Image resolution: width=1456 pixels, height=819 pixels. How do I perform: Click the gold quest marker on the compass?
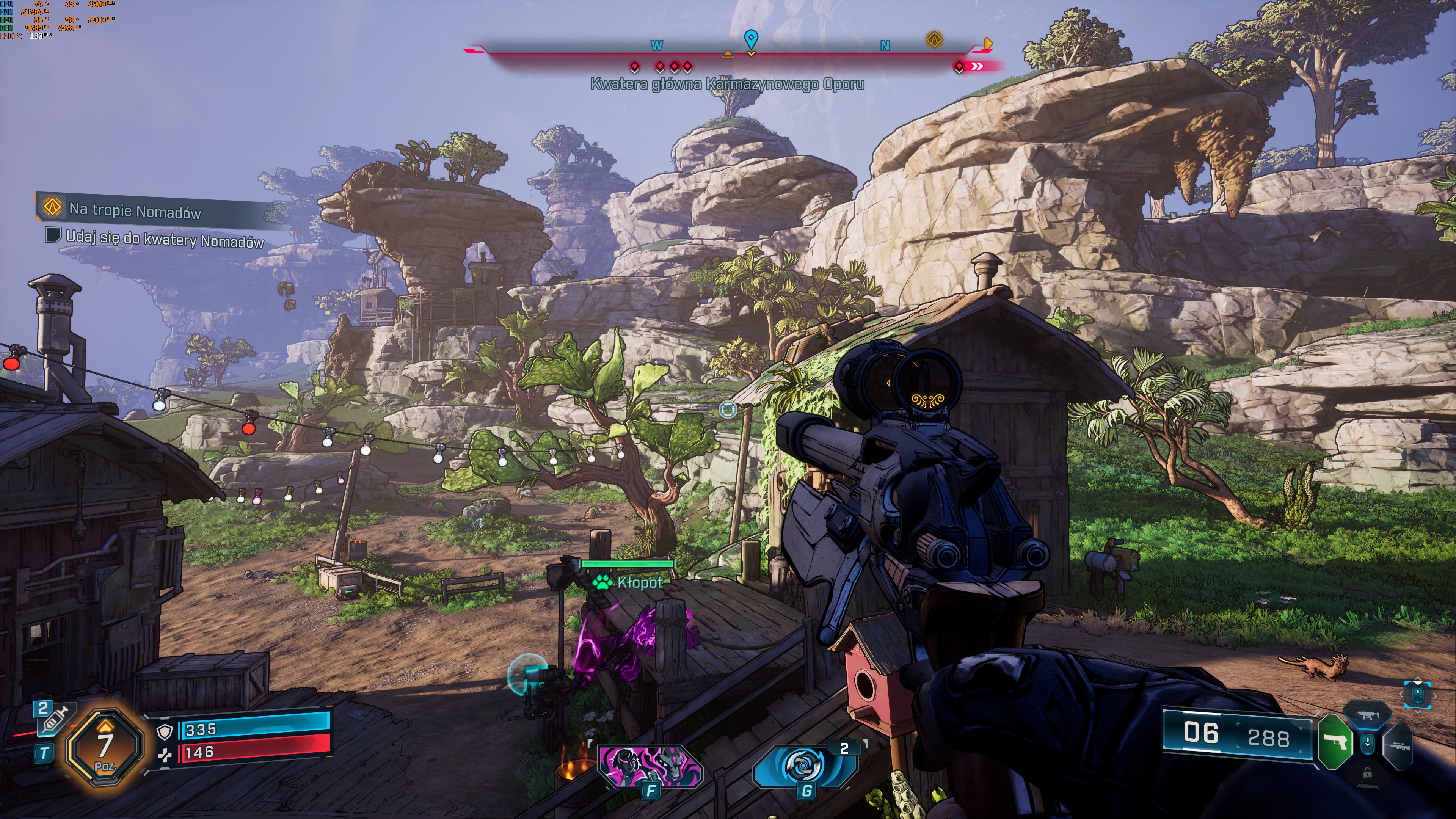(x=934, y=39)
